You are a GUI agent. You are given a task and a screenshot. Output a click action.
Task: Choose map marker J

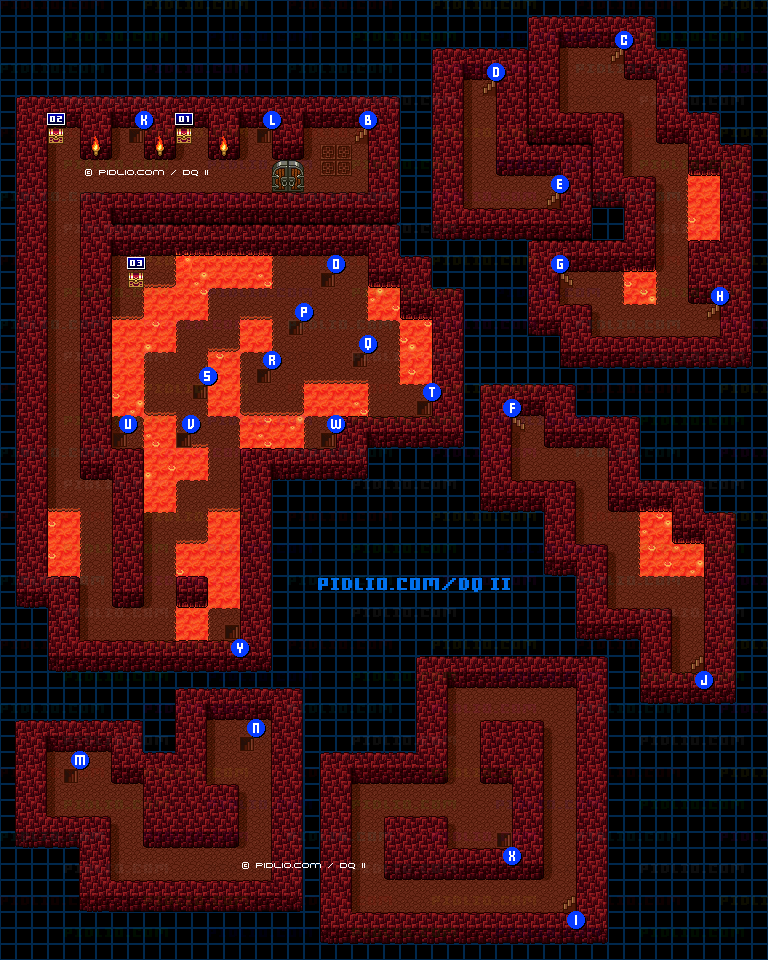tap(704, 680)
